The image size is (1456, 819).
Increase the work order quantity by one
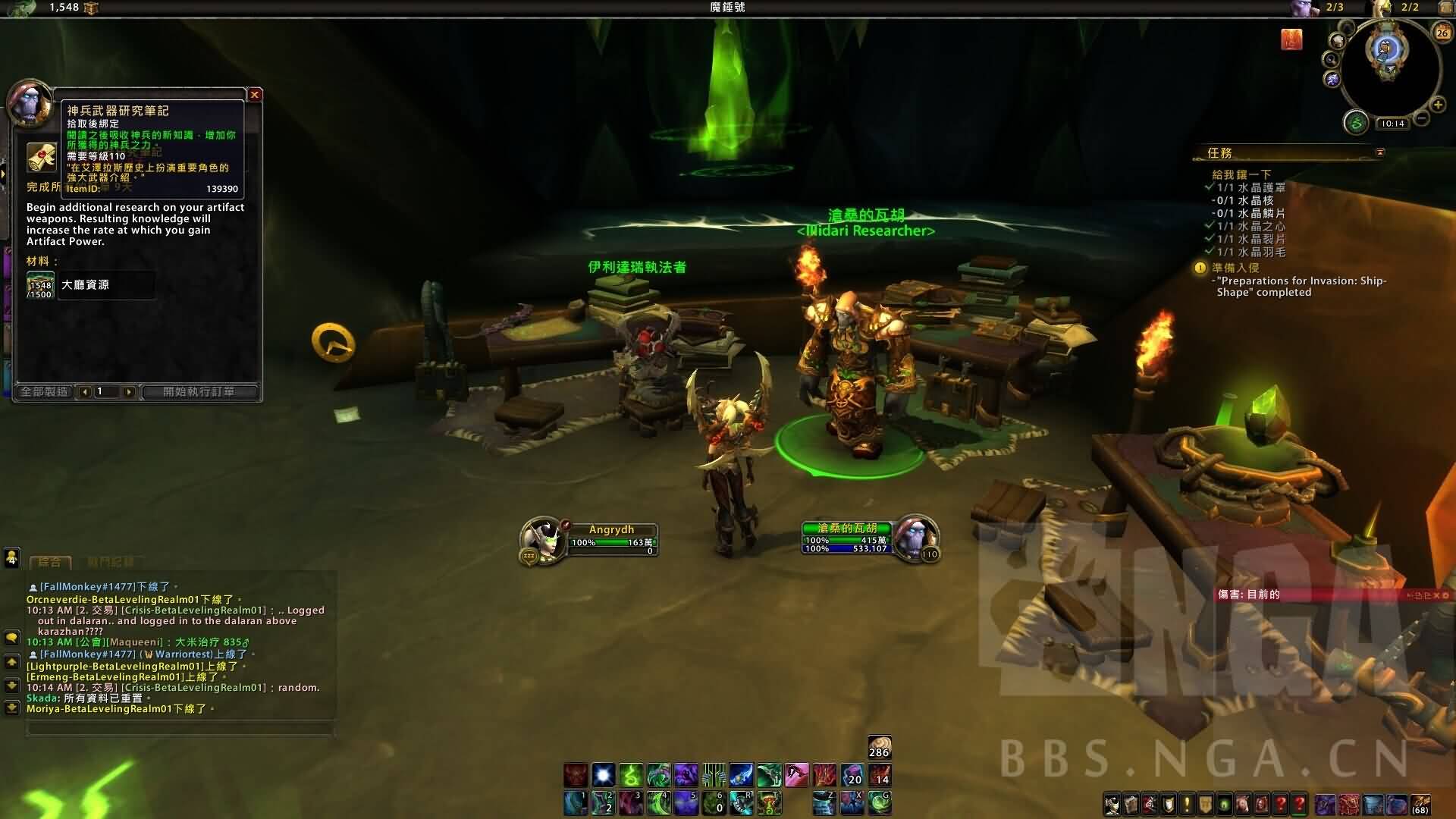129,391
